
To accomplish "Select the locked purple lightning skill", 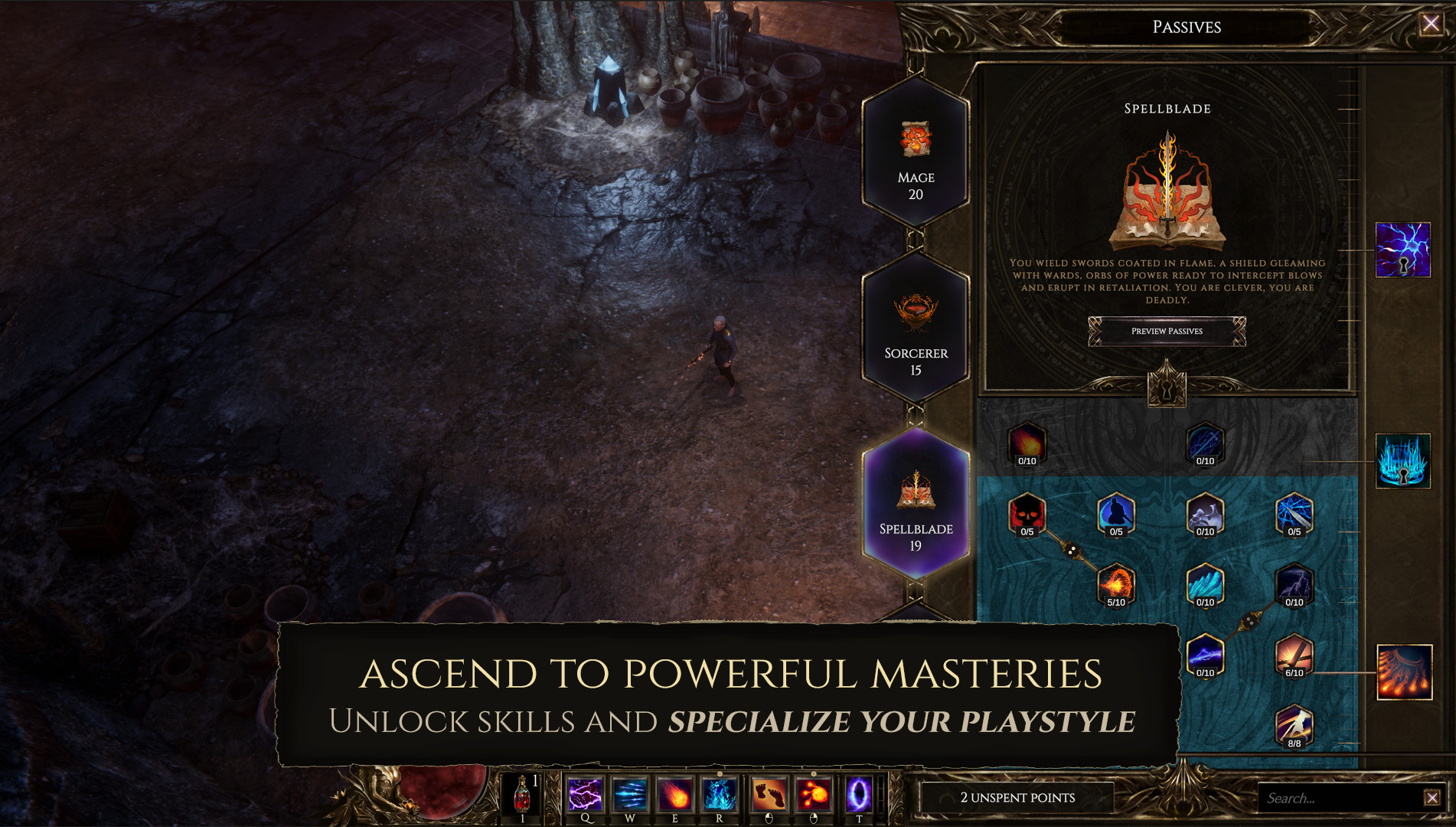I will tap(1402, 250).
